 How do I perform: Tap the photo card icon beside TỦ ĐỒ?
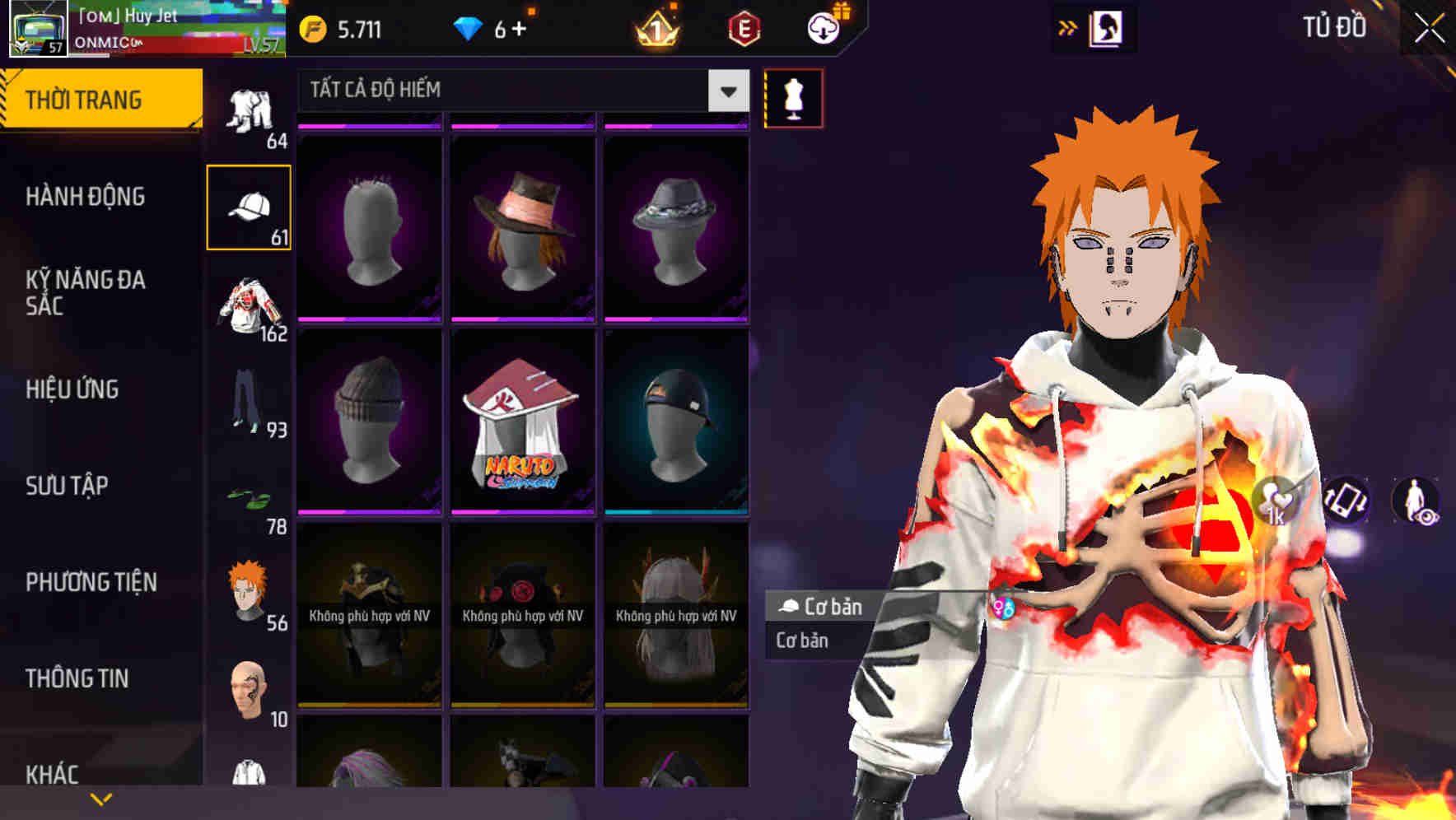pyautogui.click(x=1107, y=27)
